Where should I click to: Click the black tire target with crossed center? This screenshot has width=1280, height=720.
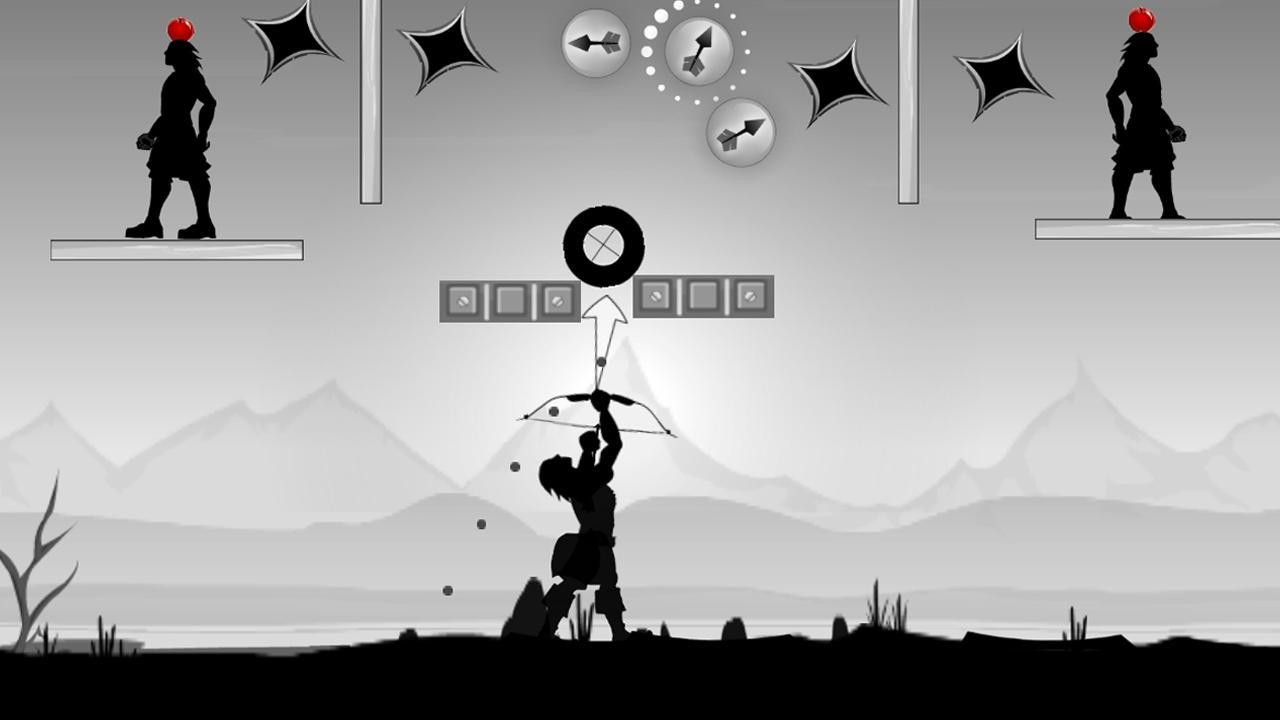pos(604,243)
